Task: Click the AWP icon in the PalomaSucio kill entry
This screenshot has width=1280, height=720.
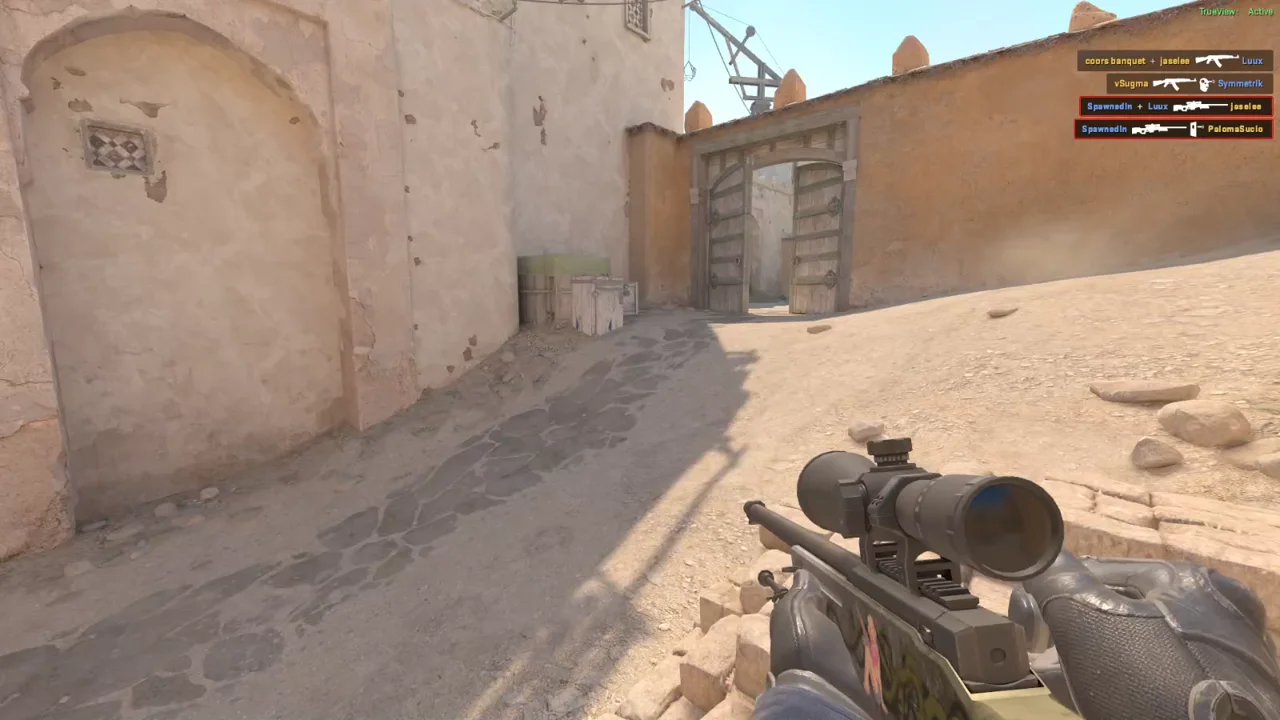Action: [1159, 129]
